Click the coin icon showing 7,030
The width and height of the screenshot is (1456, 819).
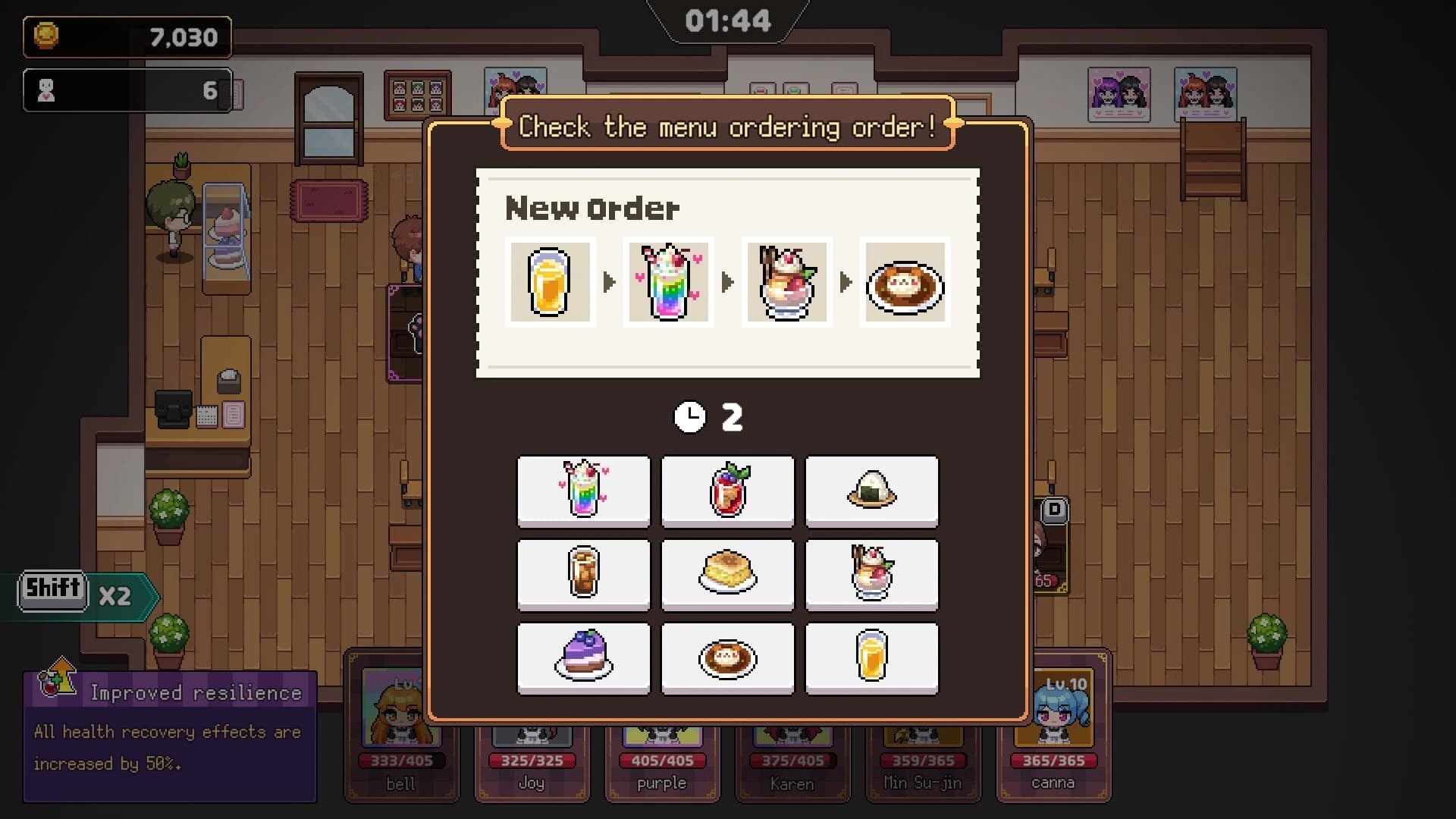click(x=49, y=37)
